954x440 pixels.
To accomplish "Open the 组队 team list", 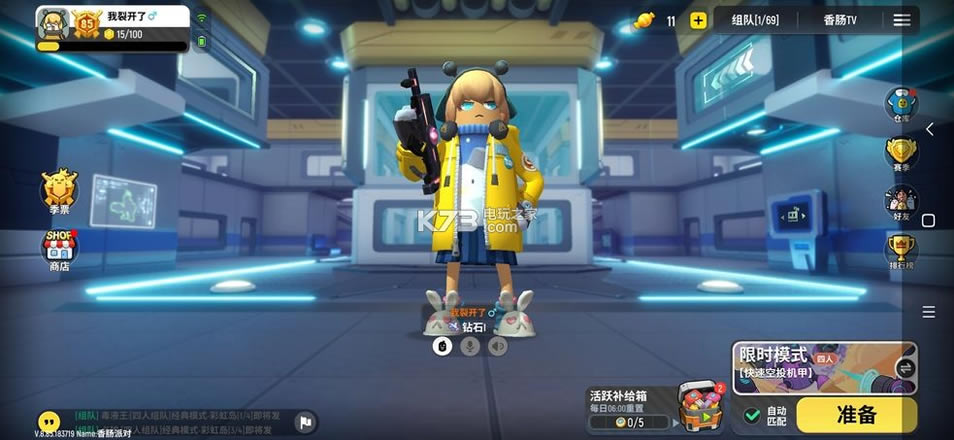I will click(x=754, y=20).
